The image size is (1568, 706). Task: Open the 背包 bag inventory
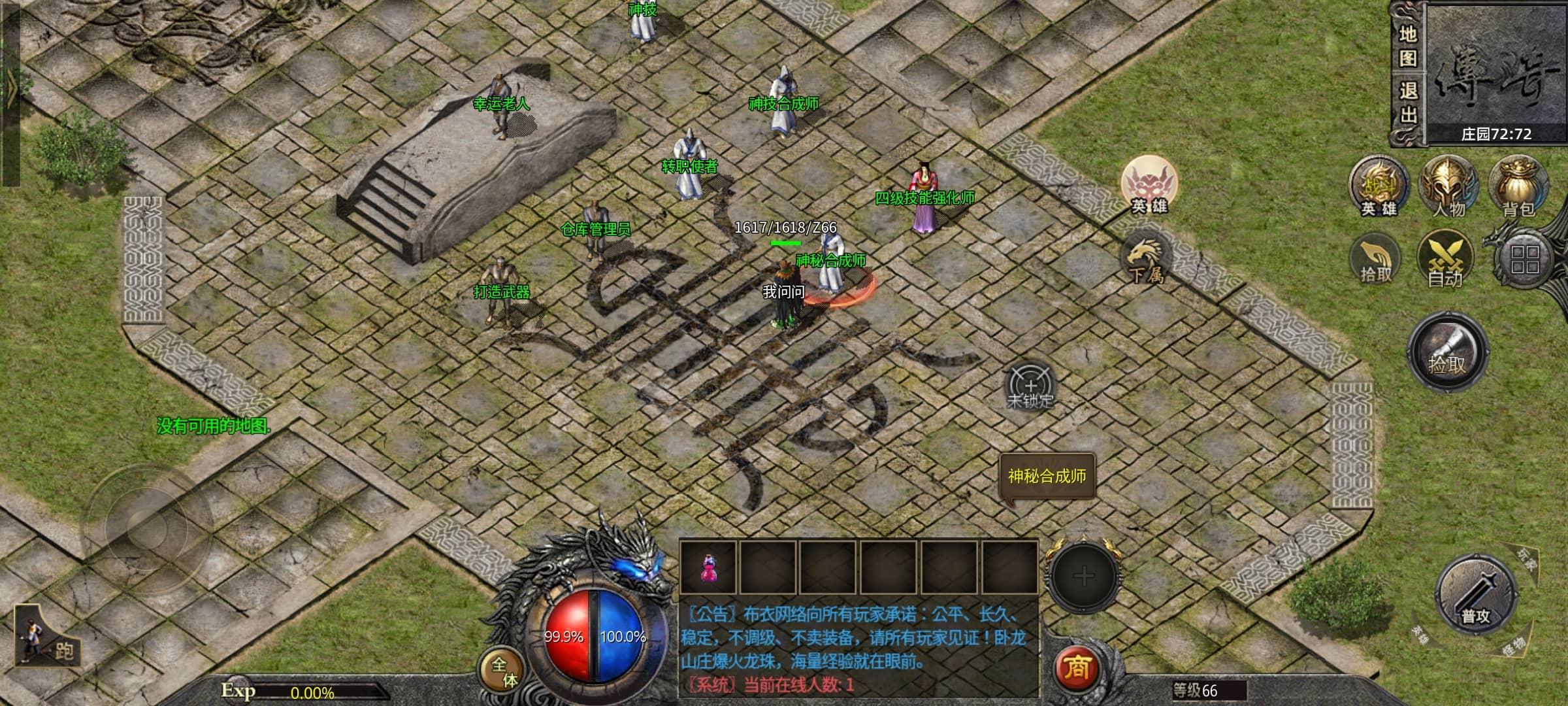point(1518,186)
